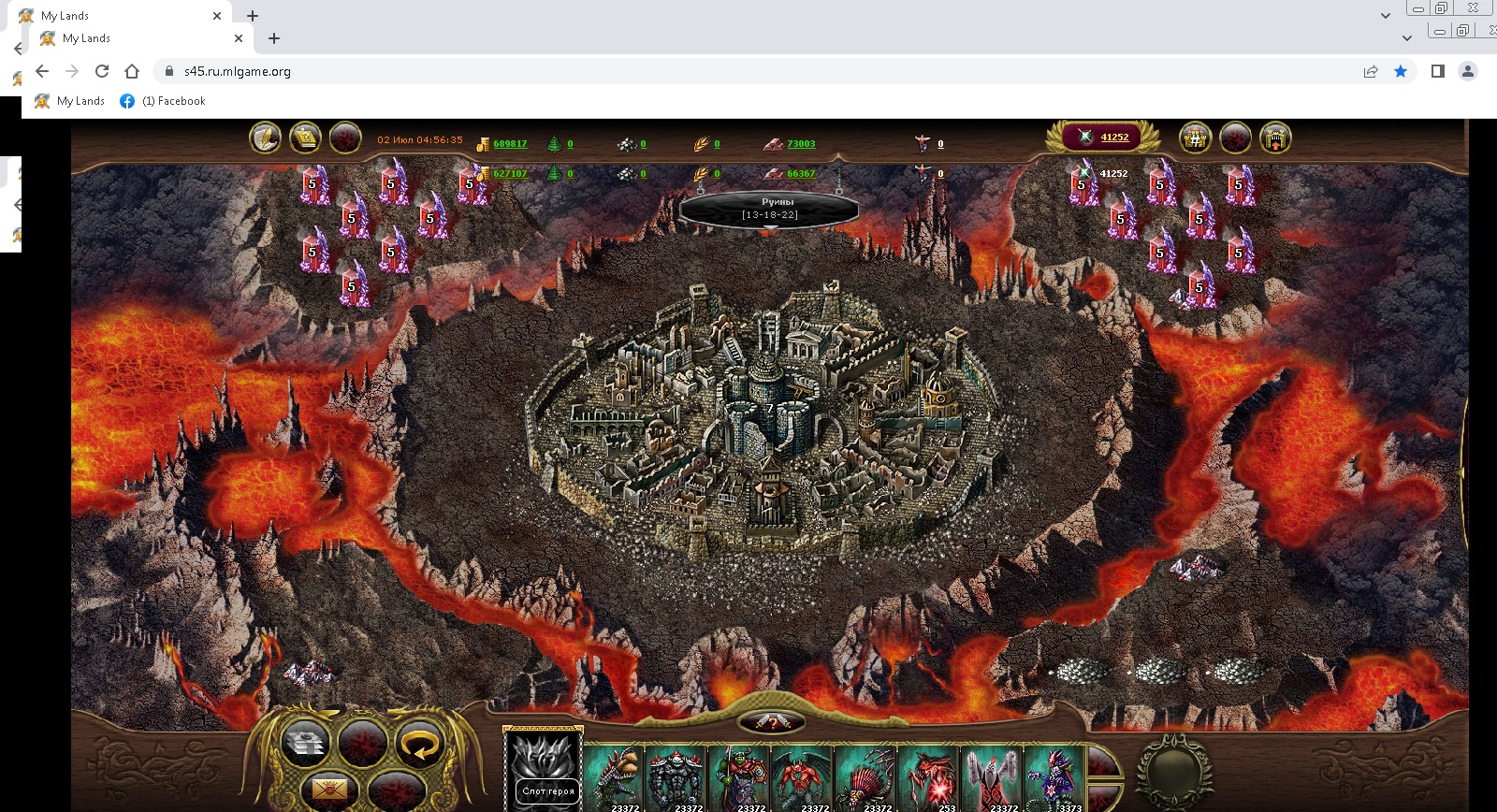Open the Facebook bookmark
Viewport: 1497px width, 812px height.
pos(163,101)
